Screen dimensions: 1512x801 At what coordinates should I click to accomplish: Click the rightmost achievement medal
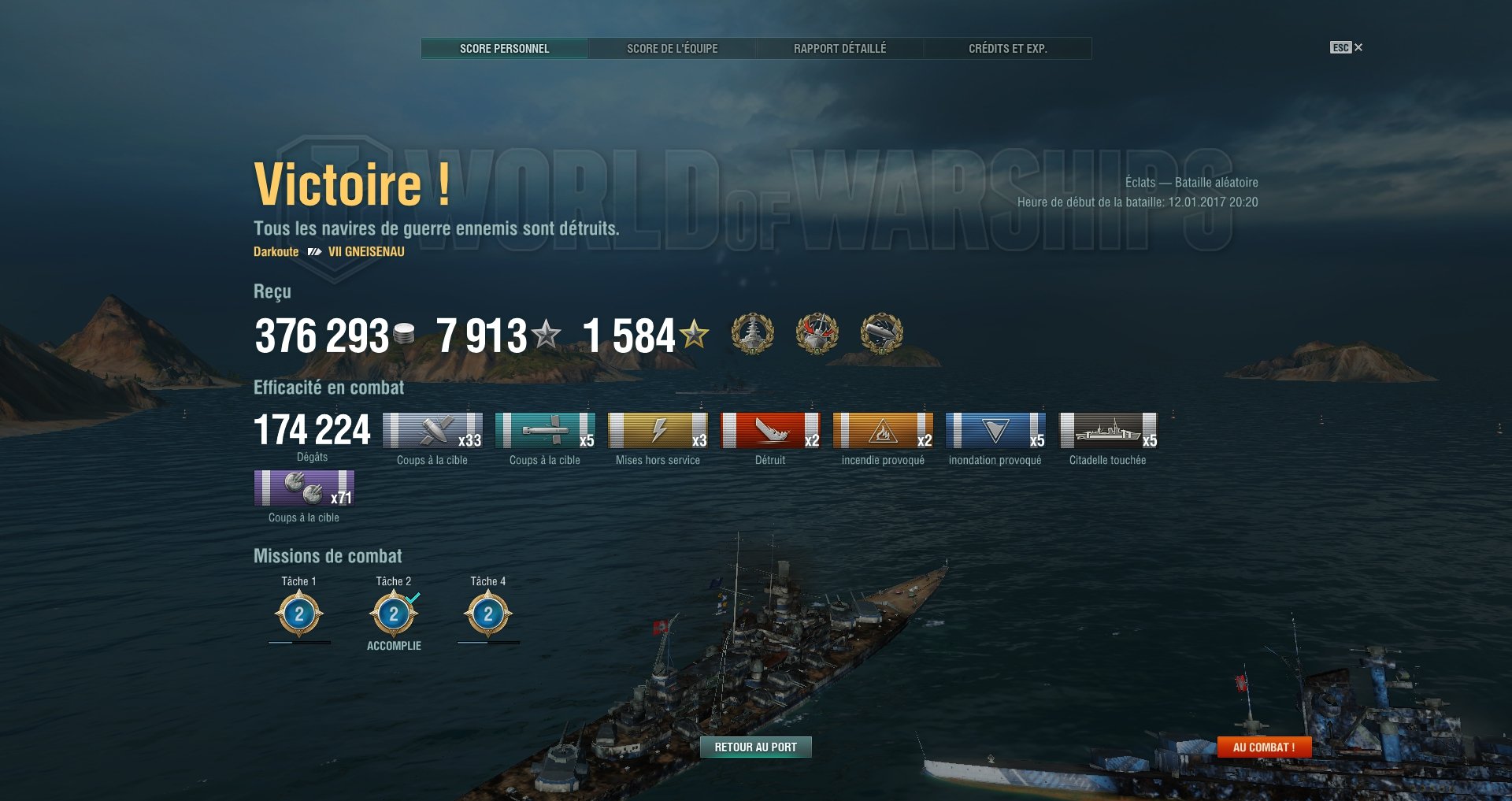(880, 335)
